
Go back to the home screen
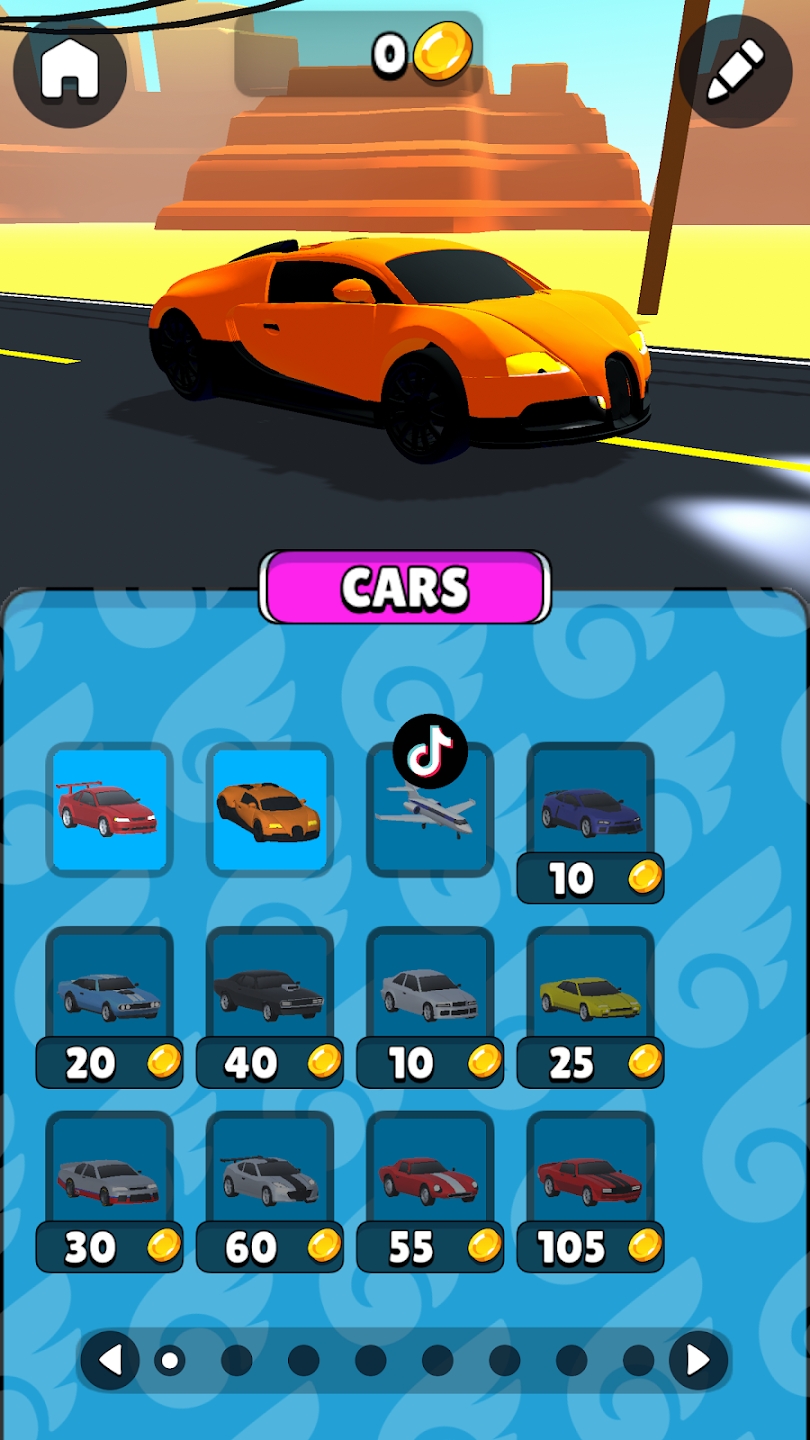[x=70, y=70]
